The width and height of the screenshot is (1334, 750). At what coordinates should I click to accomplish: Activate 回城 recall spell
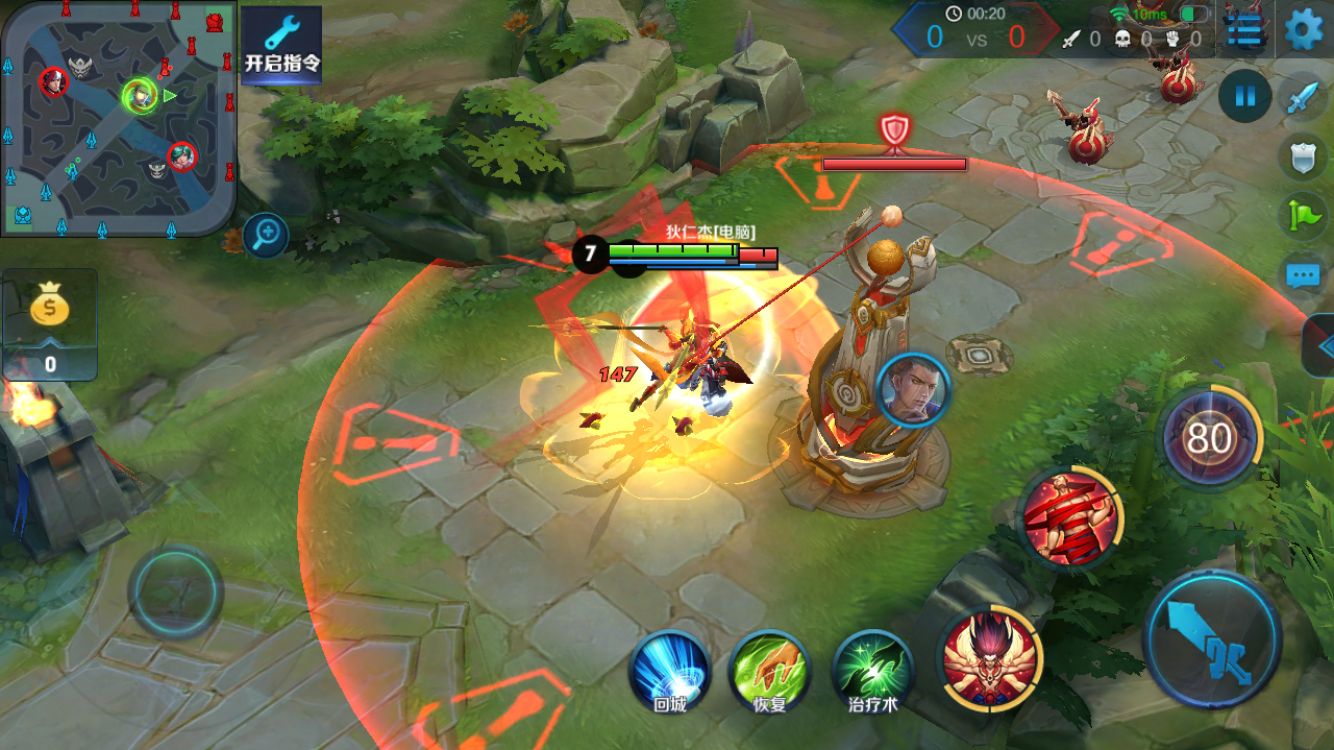point(669,670)
